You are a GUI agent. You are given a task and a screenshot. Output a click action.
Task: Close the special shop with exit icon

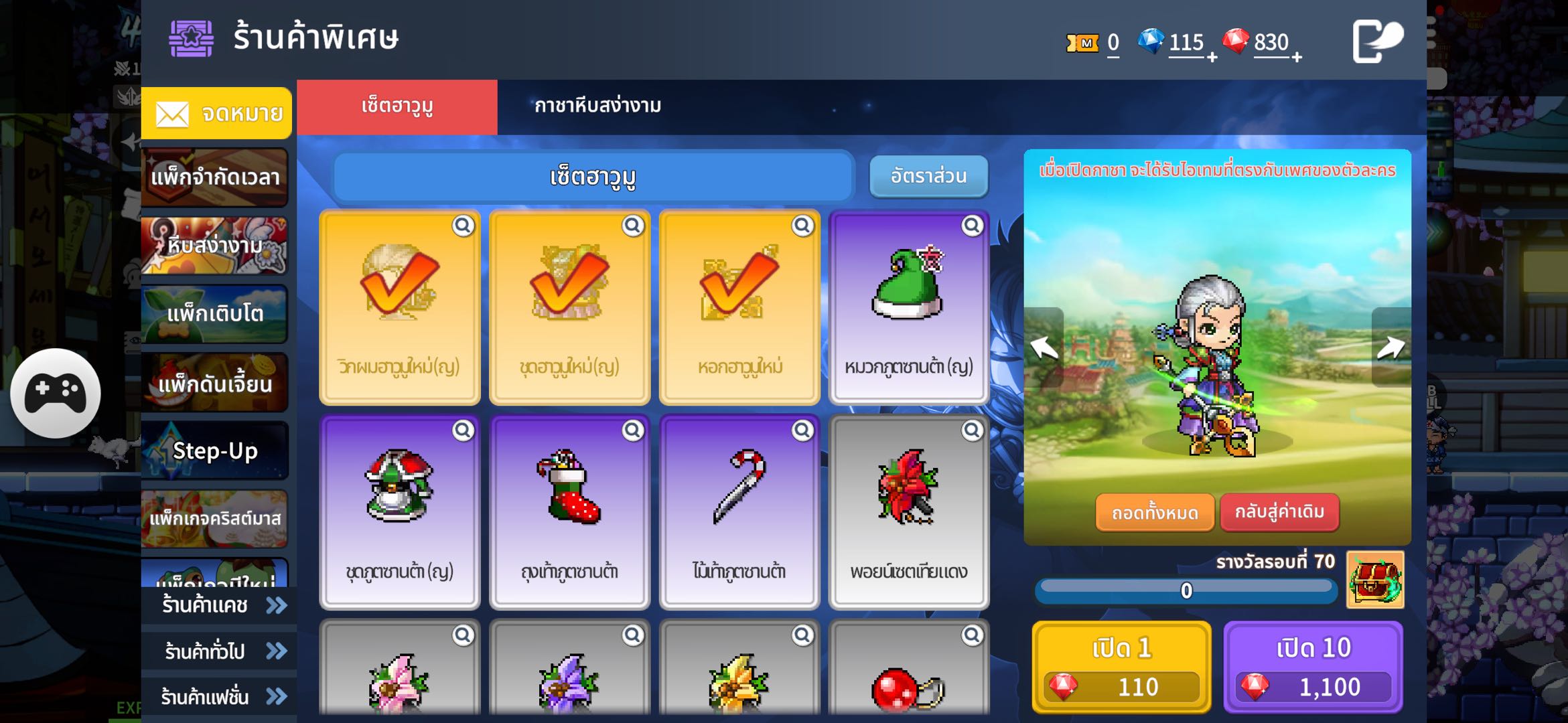point(1376,42)
